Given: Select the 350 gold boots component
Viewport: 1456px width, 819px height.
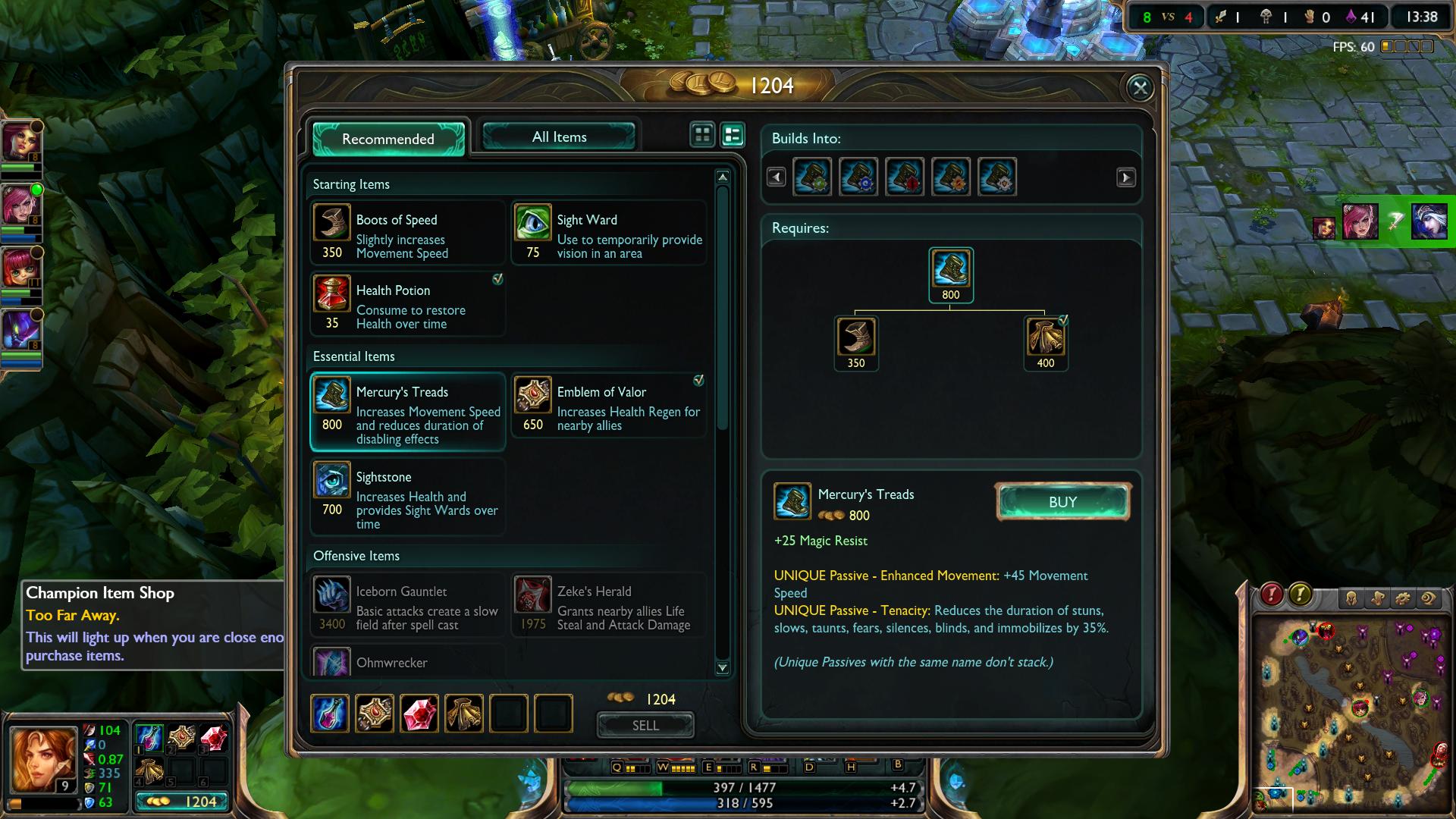Looking at the screenshot, I should [x=856, y=337].
